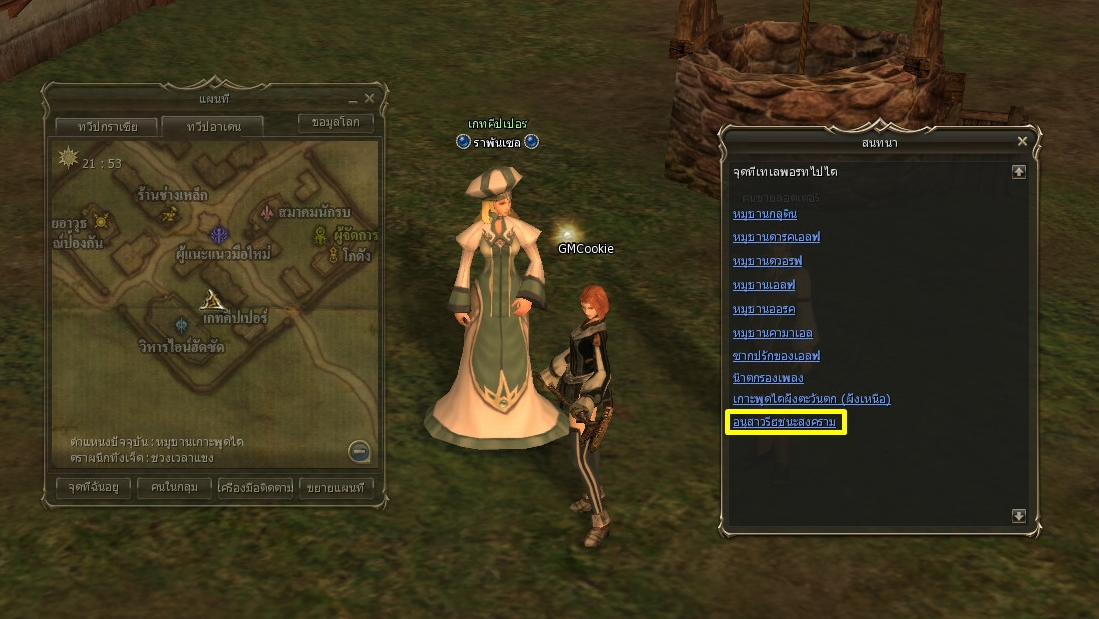The height and width of the screenshot is (619, 1099).
Task: Select the หมู่บ้านดวอร์ฟ teleport option
Action: point(767,261)
